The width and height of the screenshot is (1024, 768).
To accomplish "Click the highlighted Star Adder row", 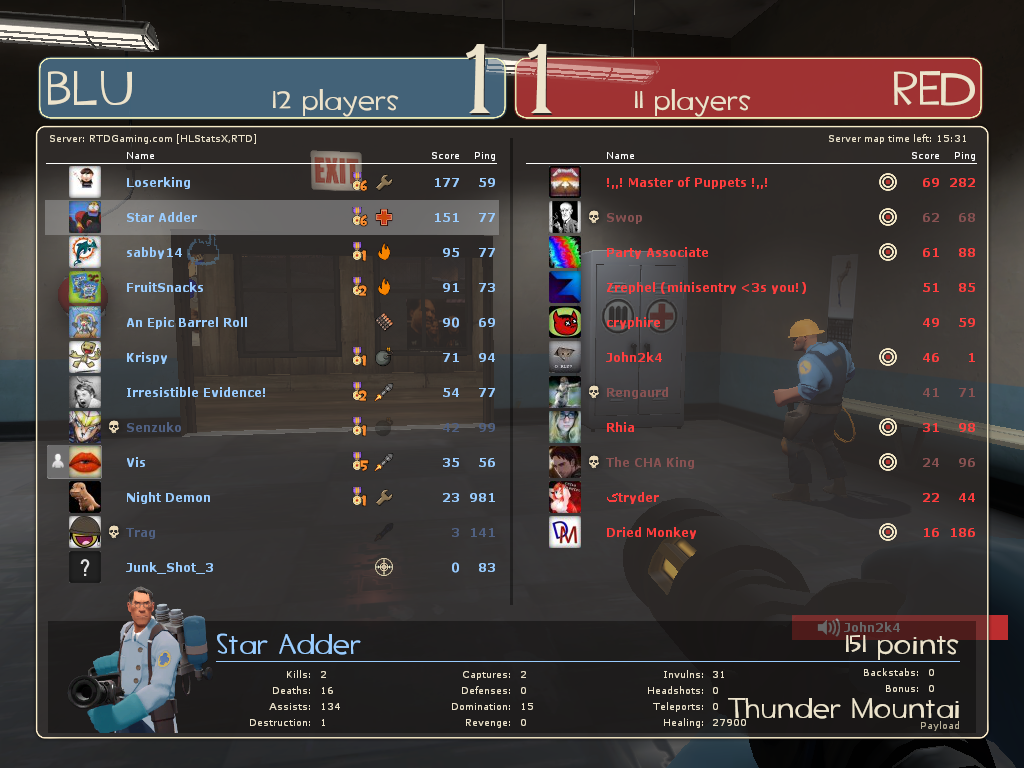I will [x=162, y=218].
